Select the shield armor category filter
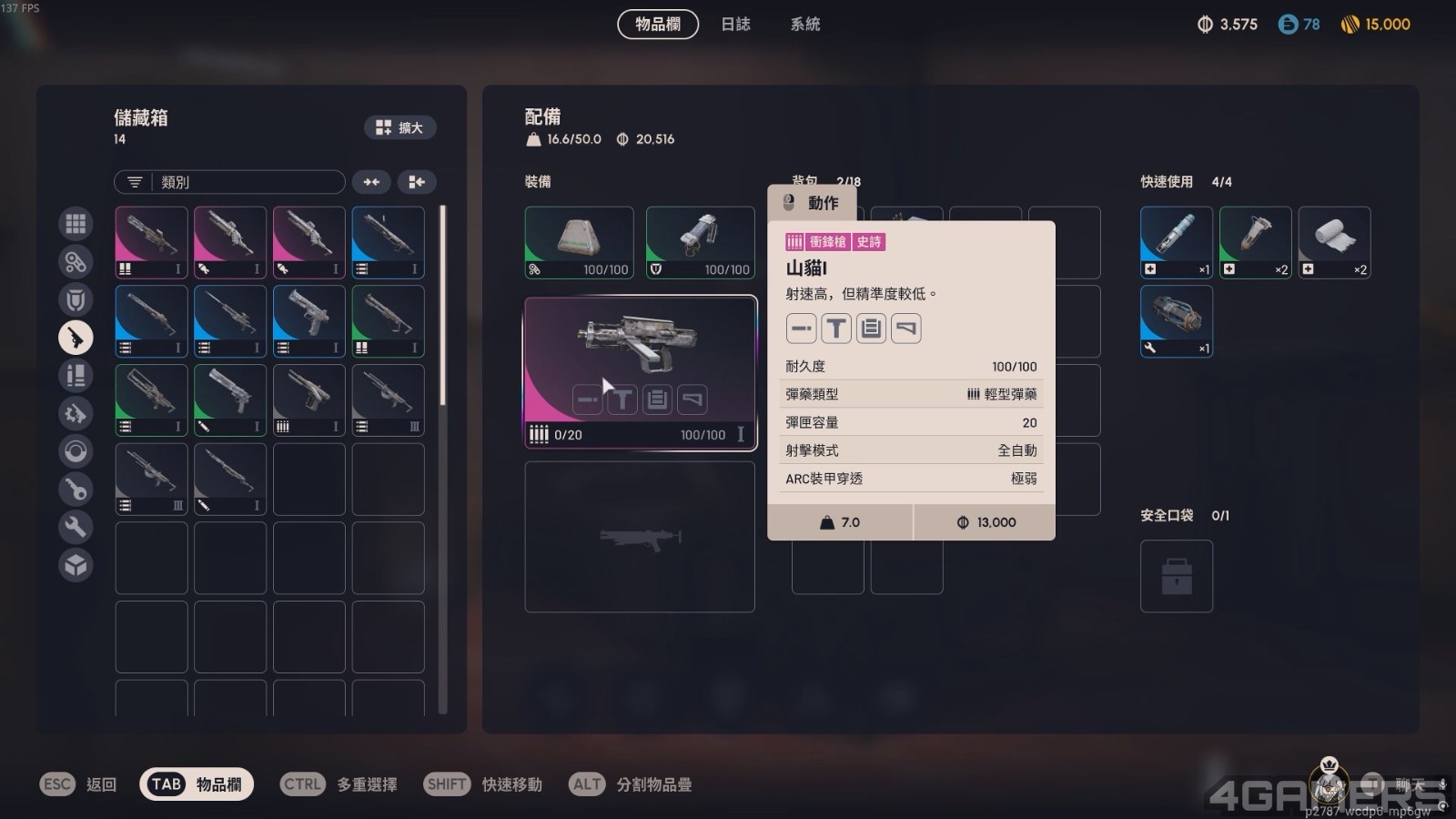This screenshot has height=819, width=1456. pos(76,299)
